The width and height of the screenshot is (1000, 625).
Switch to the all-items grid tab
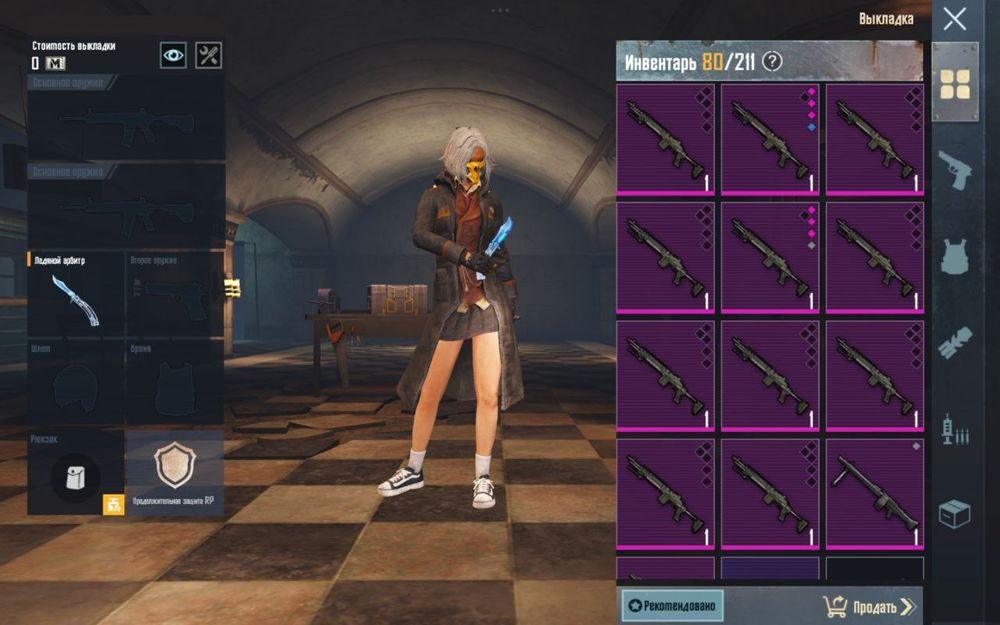[955, 85]
